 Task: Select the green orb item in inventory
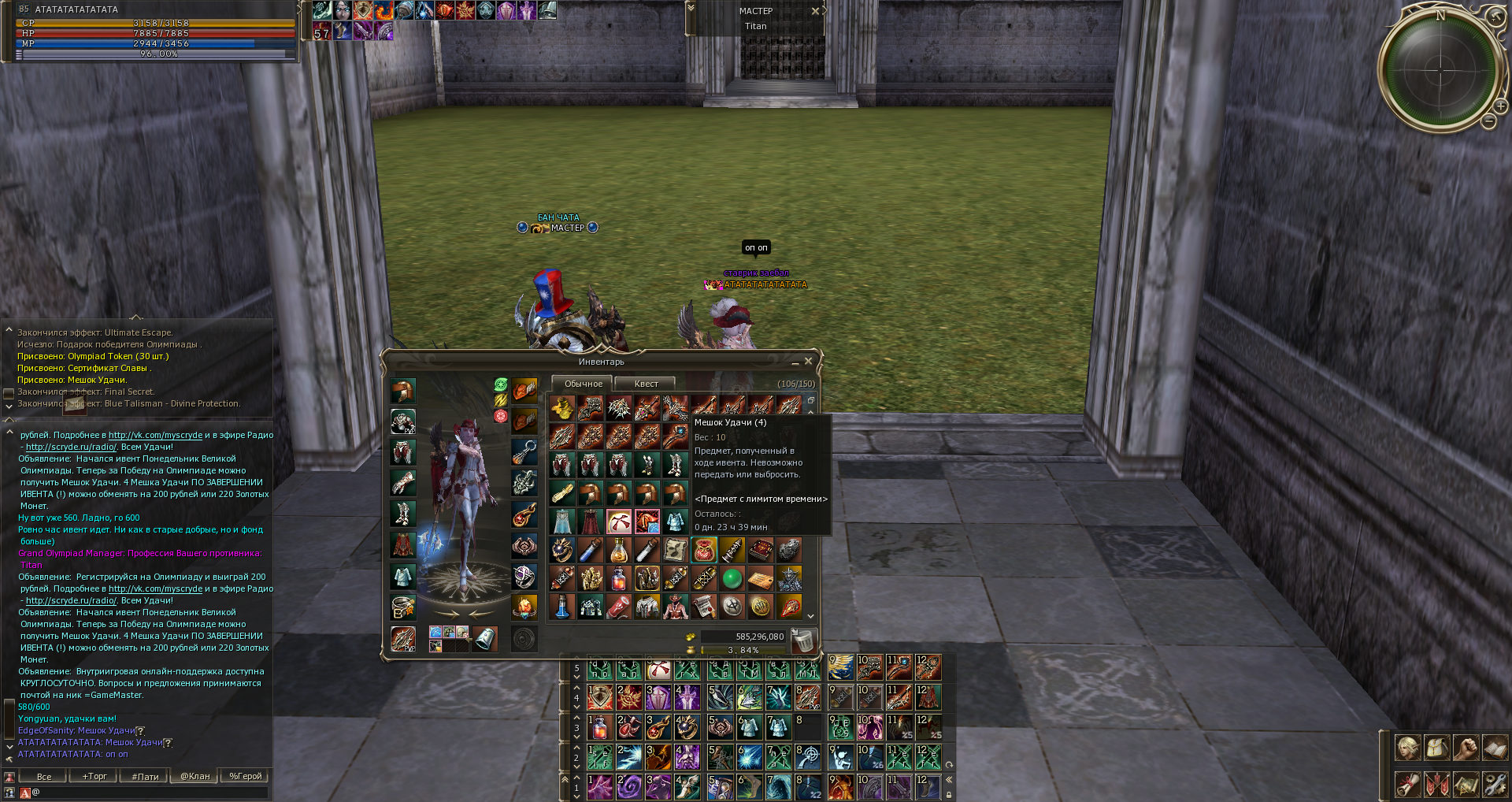coord(732,578)
